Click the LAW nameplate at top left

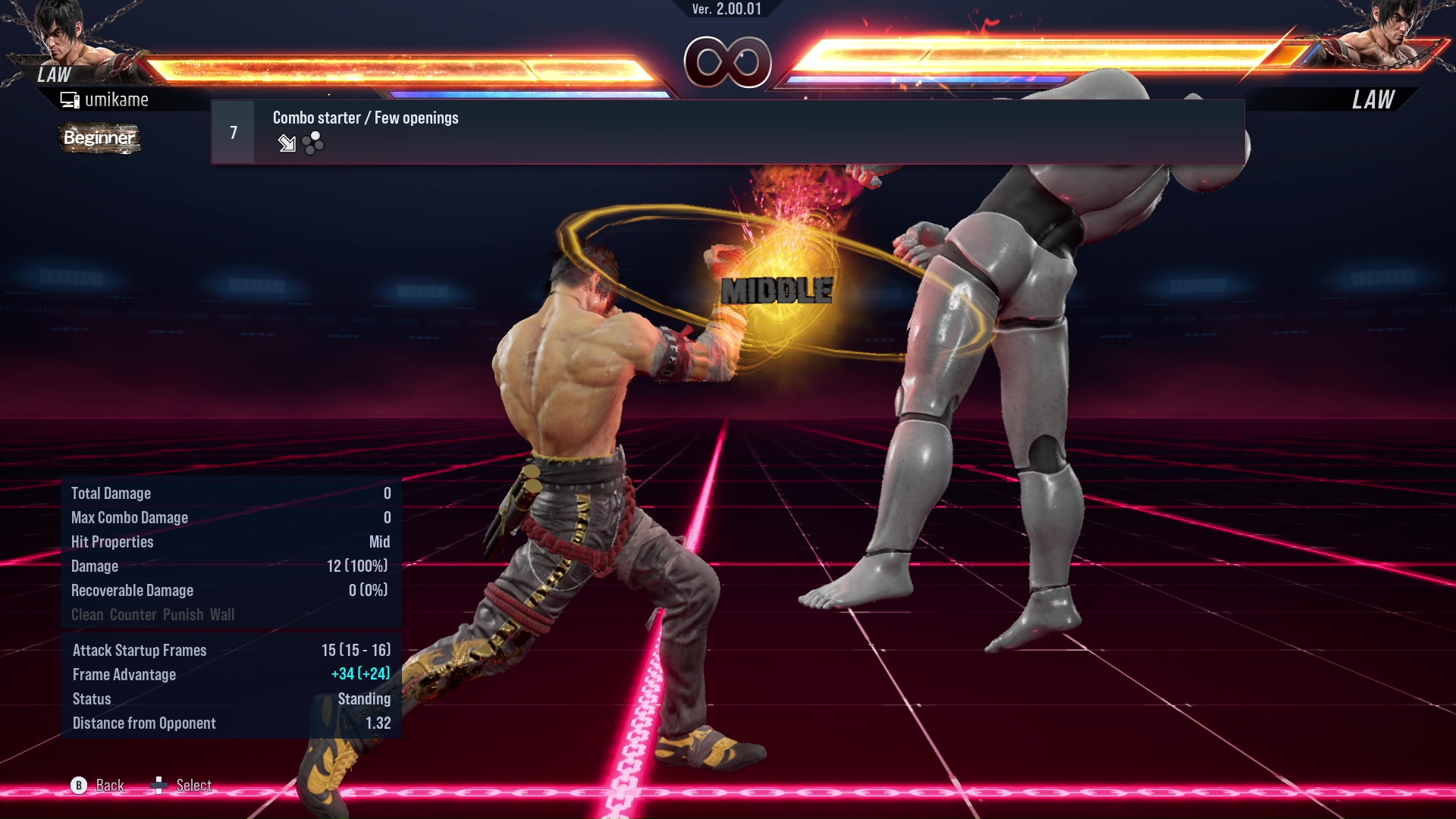pos(52,75)
